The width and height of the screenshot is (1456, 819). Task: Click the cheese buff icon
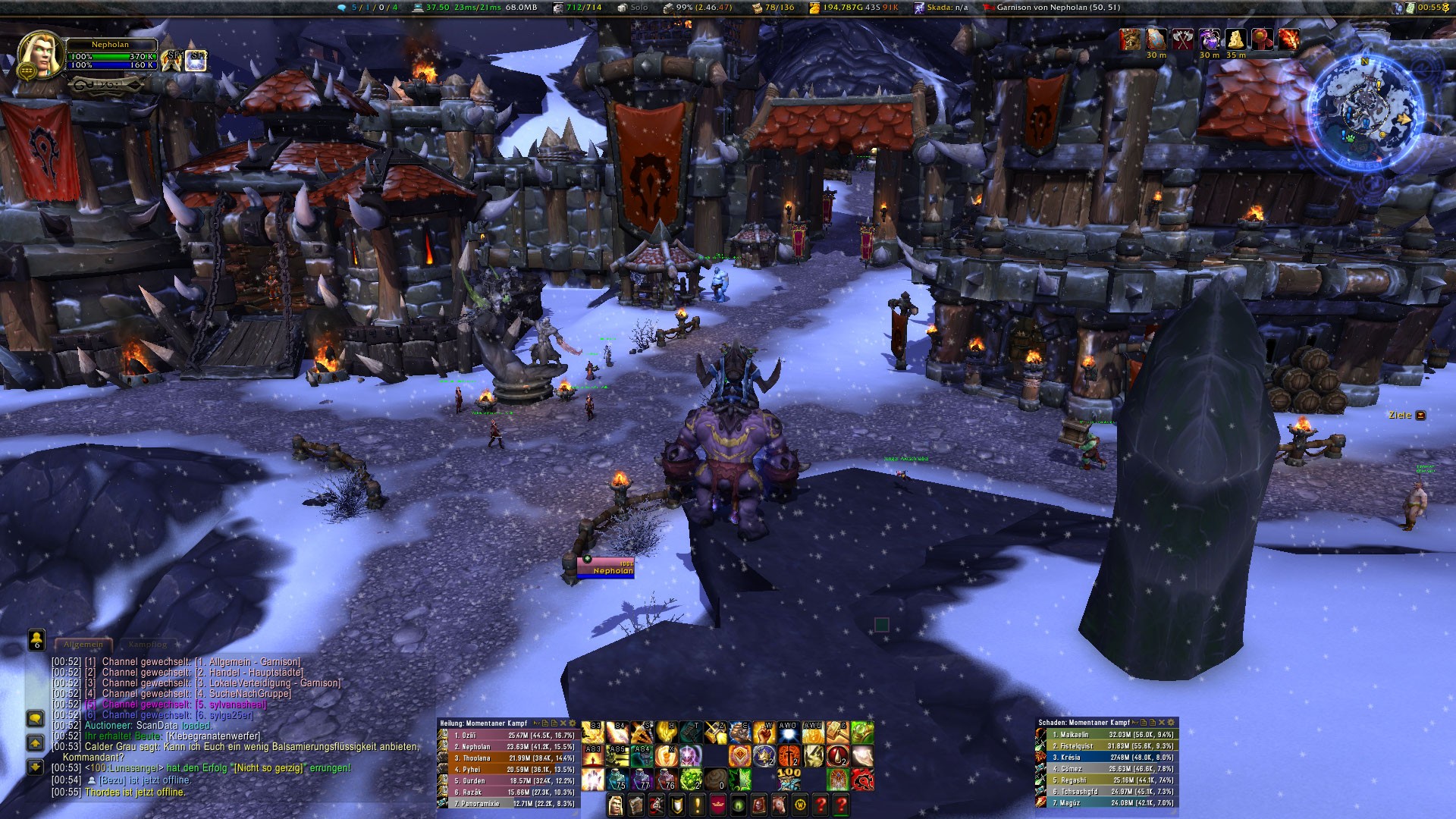(x=1236, y=39)
